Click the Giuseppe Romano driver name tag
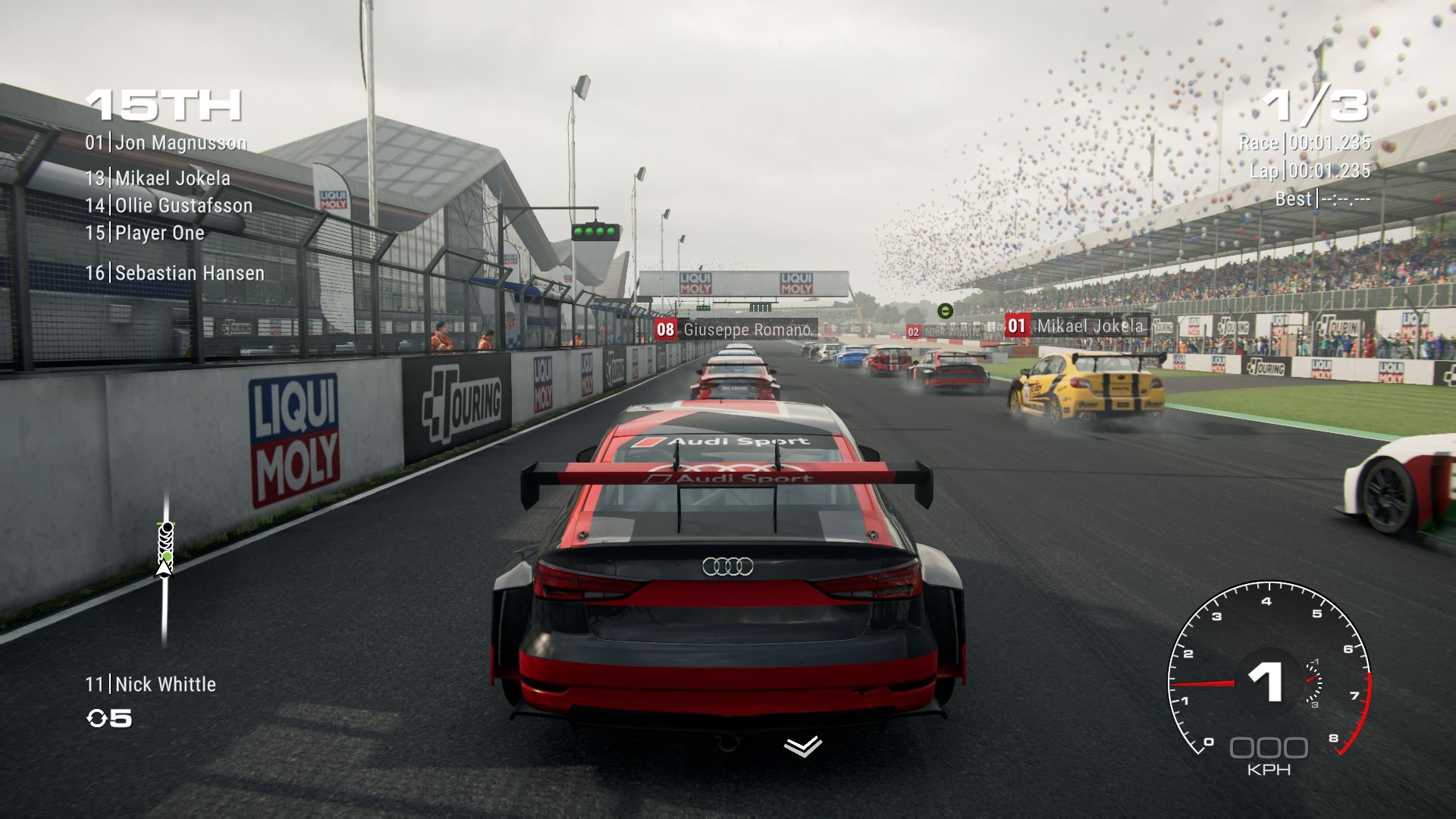Viewport: 1456px width, 819px height. pyautogui.click(x=735, y=330)
